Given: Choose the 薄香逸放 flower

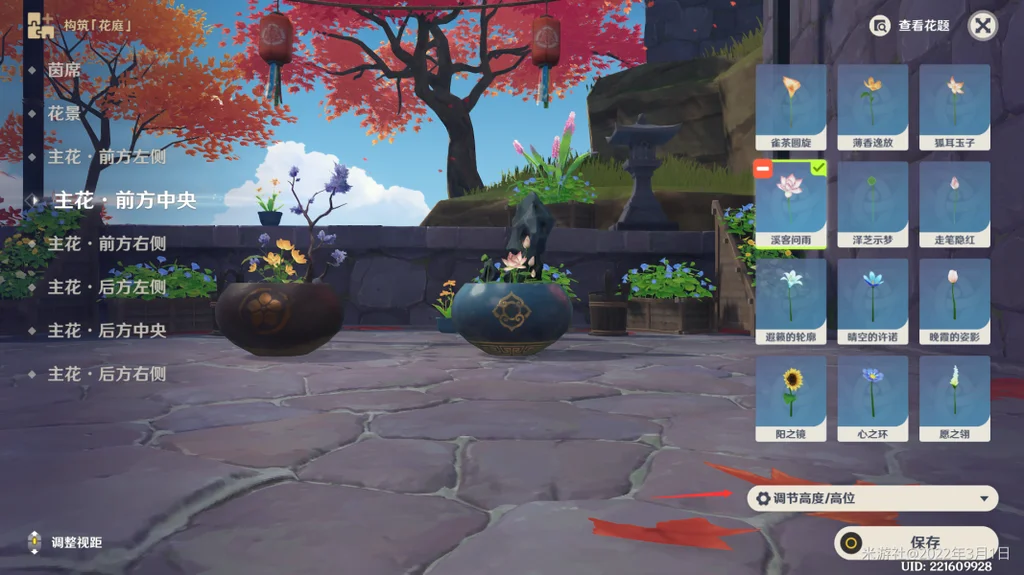Looking at the screenshot, I should coord(872,107).
